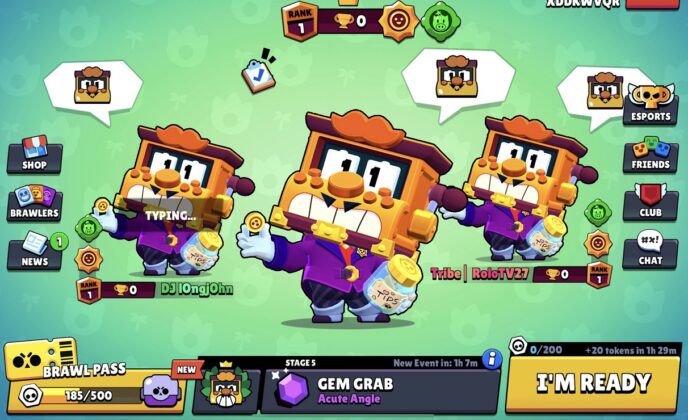Screen dimensions: 688x420
Task: Open the Brawlers collection
Action: (34, 203)
